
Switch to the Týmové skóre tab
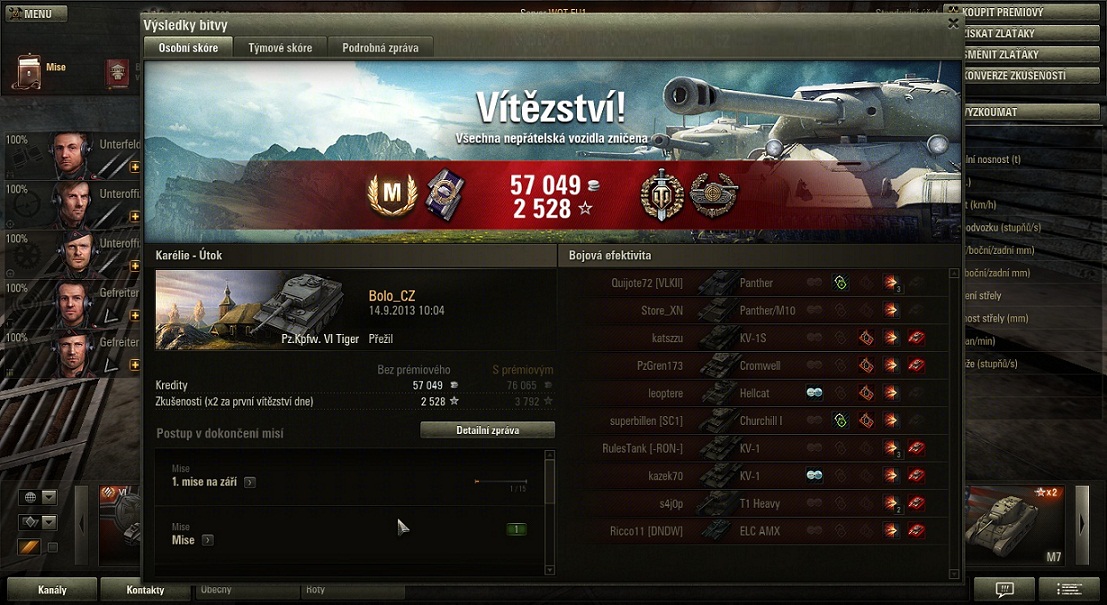tap(280, 47)
